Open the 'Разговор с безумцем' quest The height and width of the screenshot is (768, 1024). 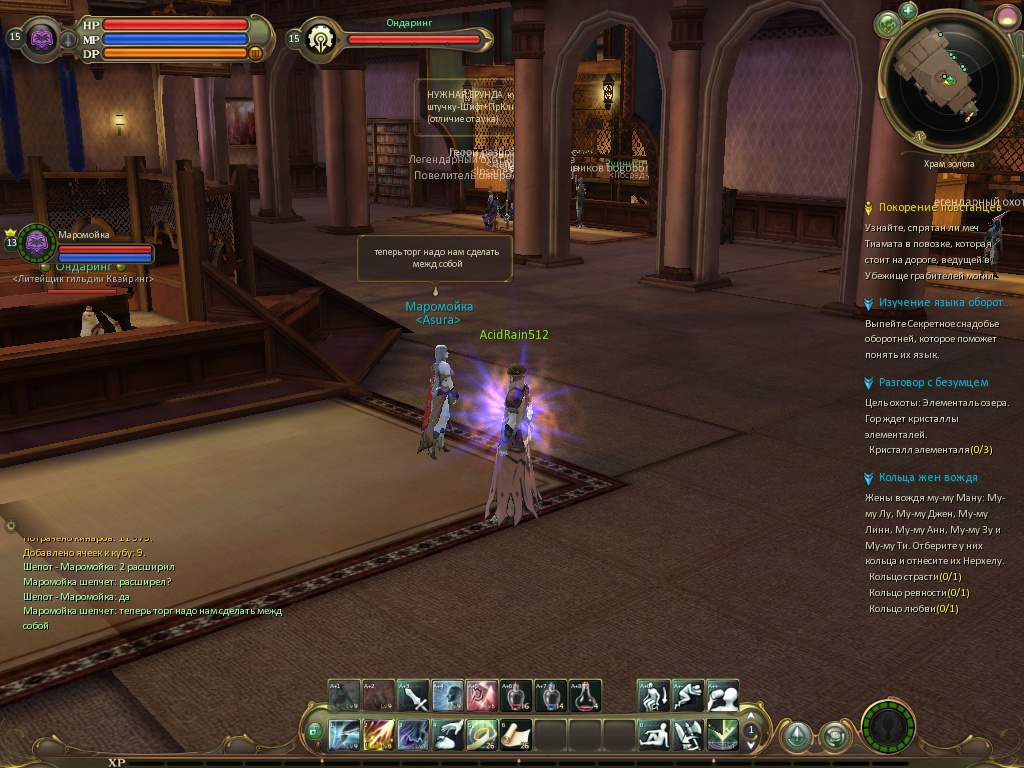(933, 382)
